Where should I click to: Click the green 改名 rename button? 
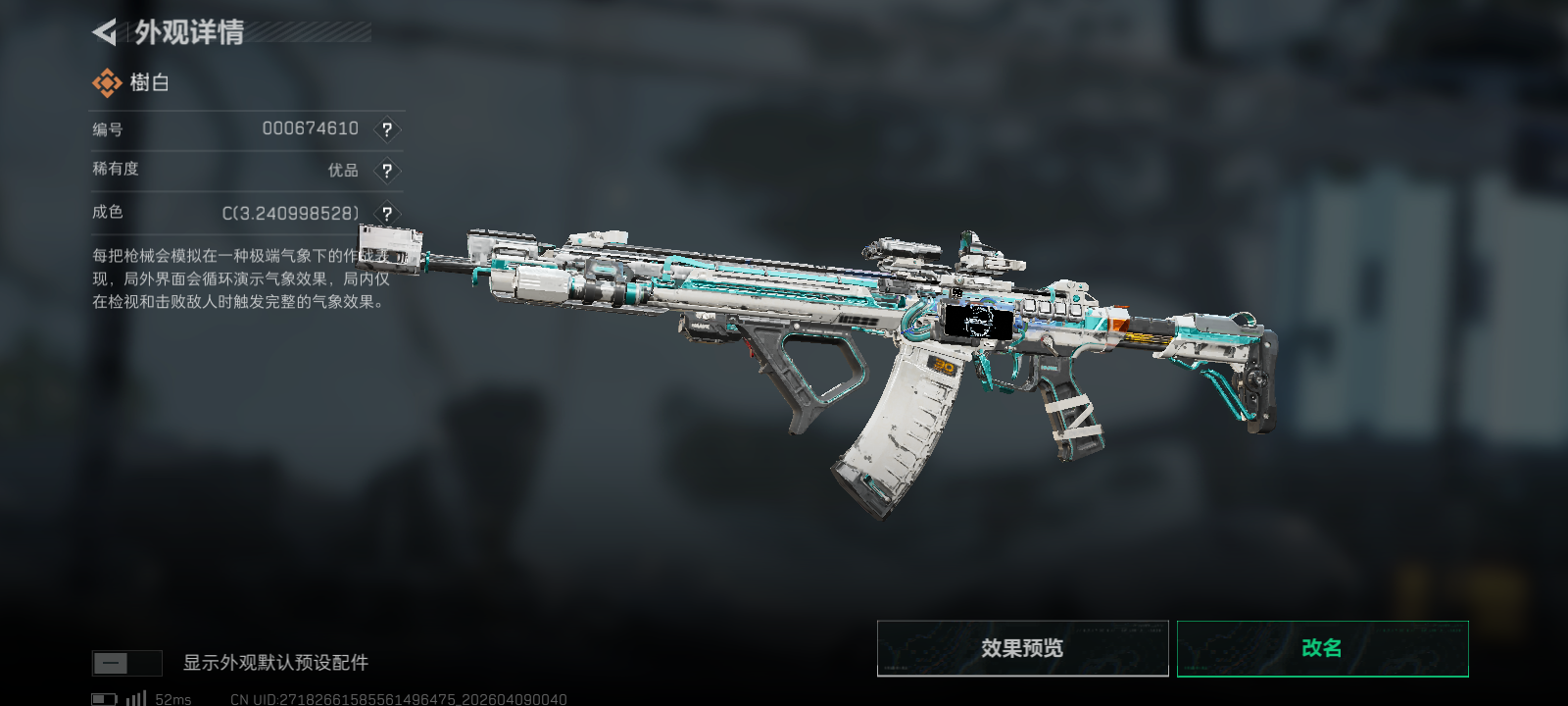pos(1322,648)
